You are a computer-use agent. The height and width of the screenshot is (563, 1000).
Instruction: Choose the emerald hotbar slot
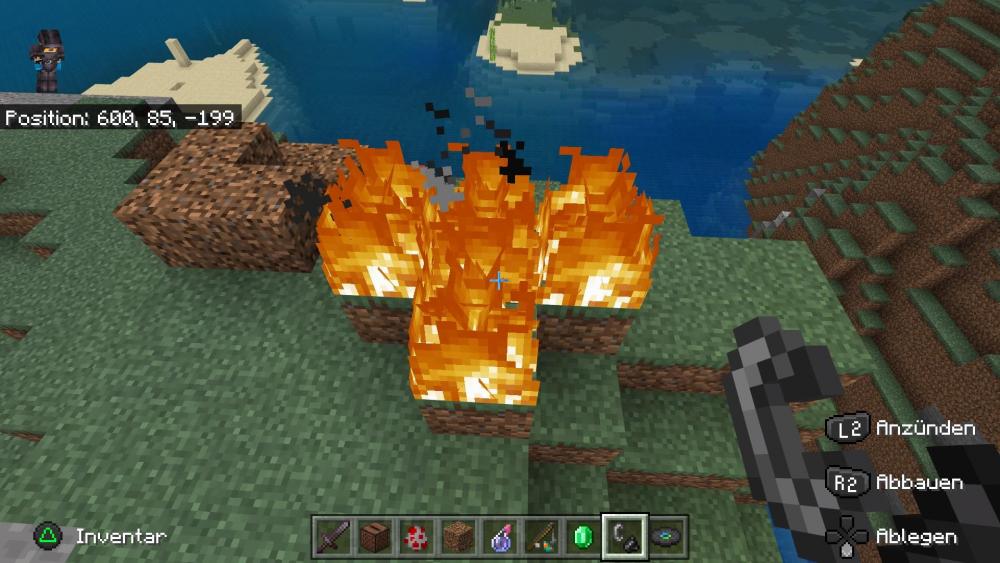(x=583, y=536)
